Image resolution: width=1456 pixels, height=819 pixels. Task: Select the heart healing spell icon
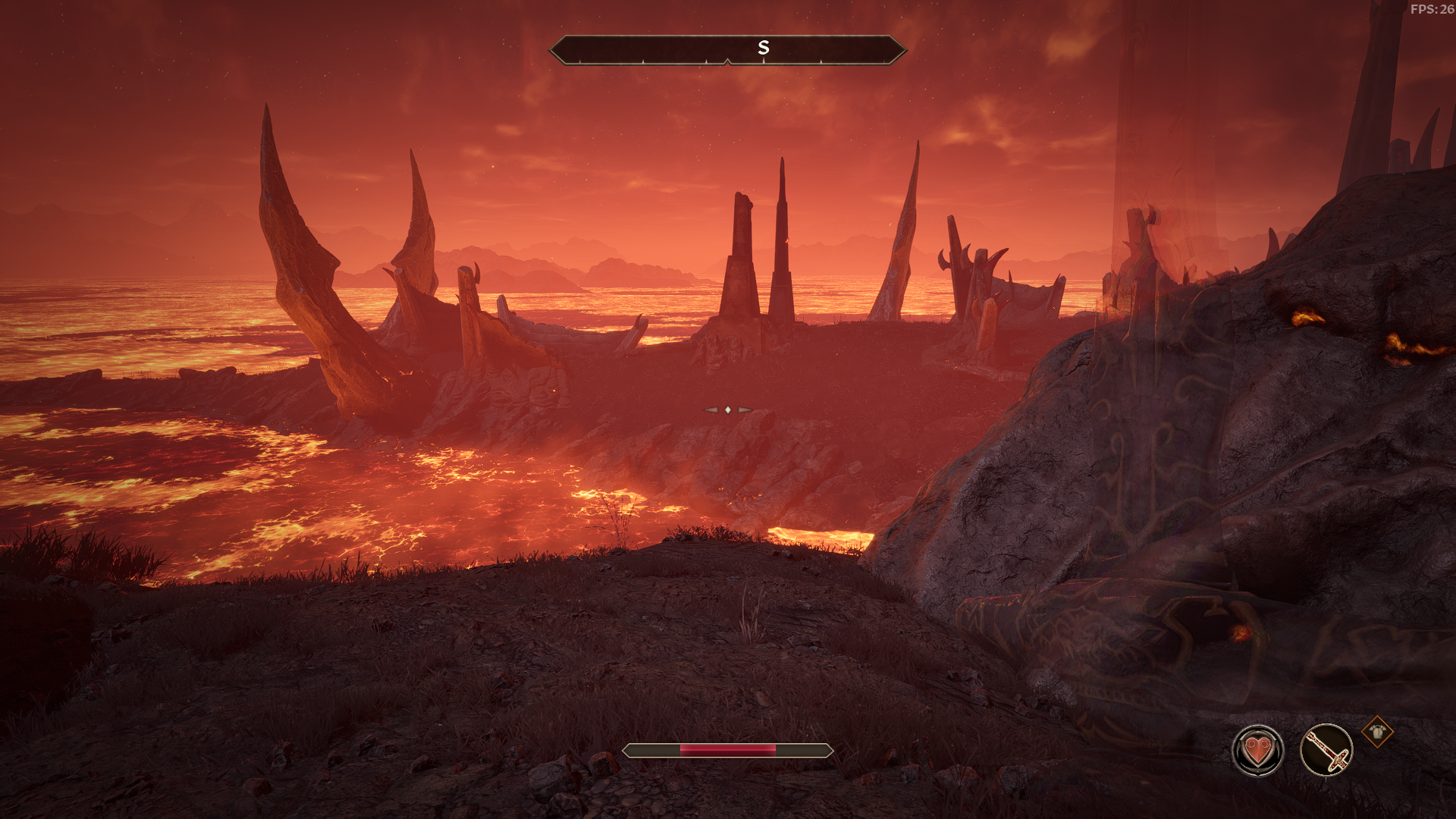click(x=1257, y=751)
